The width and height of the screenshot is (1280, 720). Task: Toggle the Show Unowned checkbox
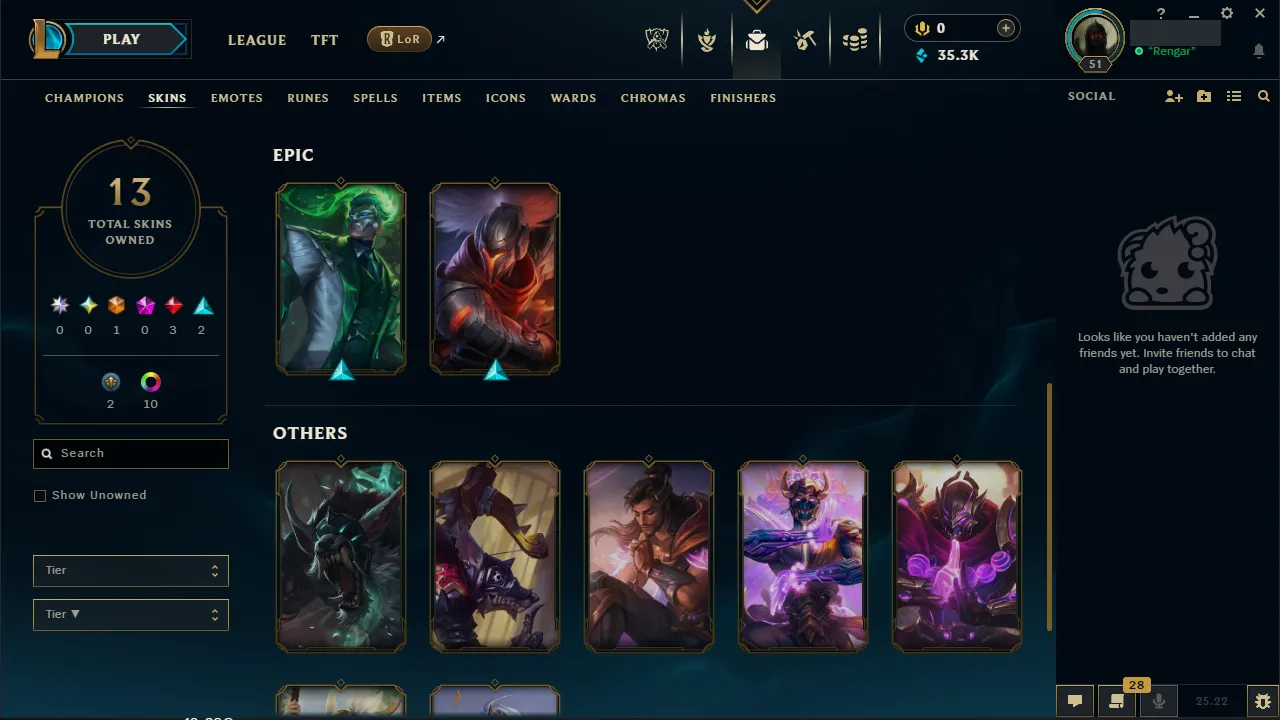tap(40, 496)
